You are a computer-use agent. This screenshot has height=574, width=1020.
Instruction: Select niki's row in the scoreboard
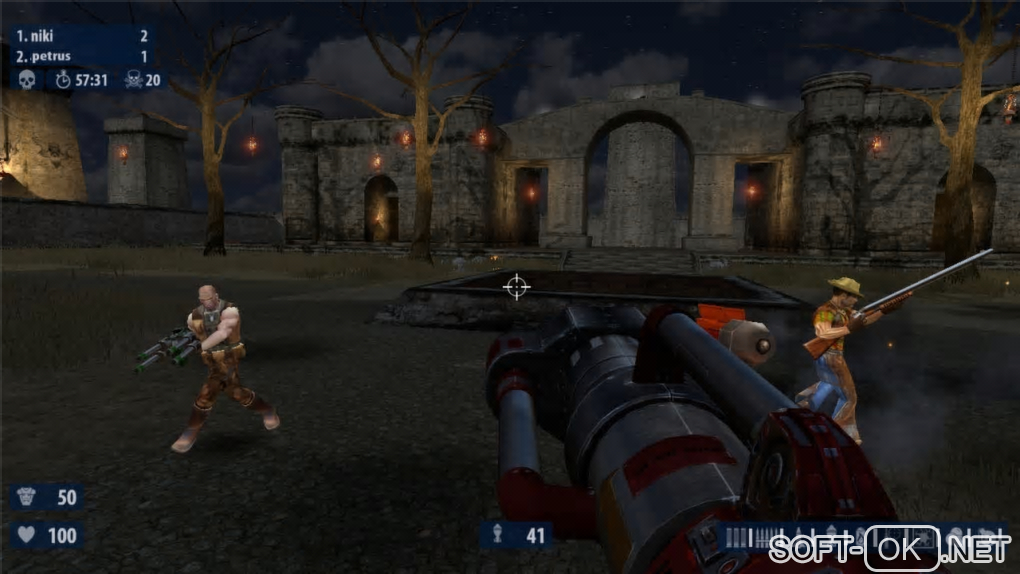pos(82,36)
